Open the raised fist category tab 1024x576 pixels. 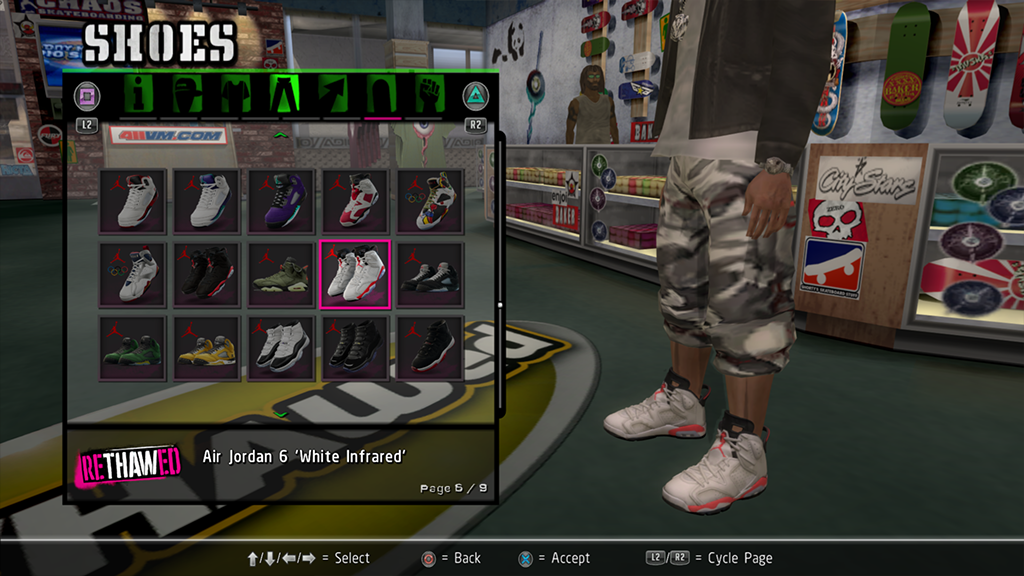(430, 96)
